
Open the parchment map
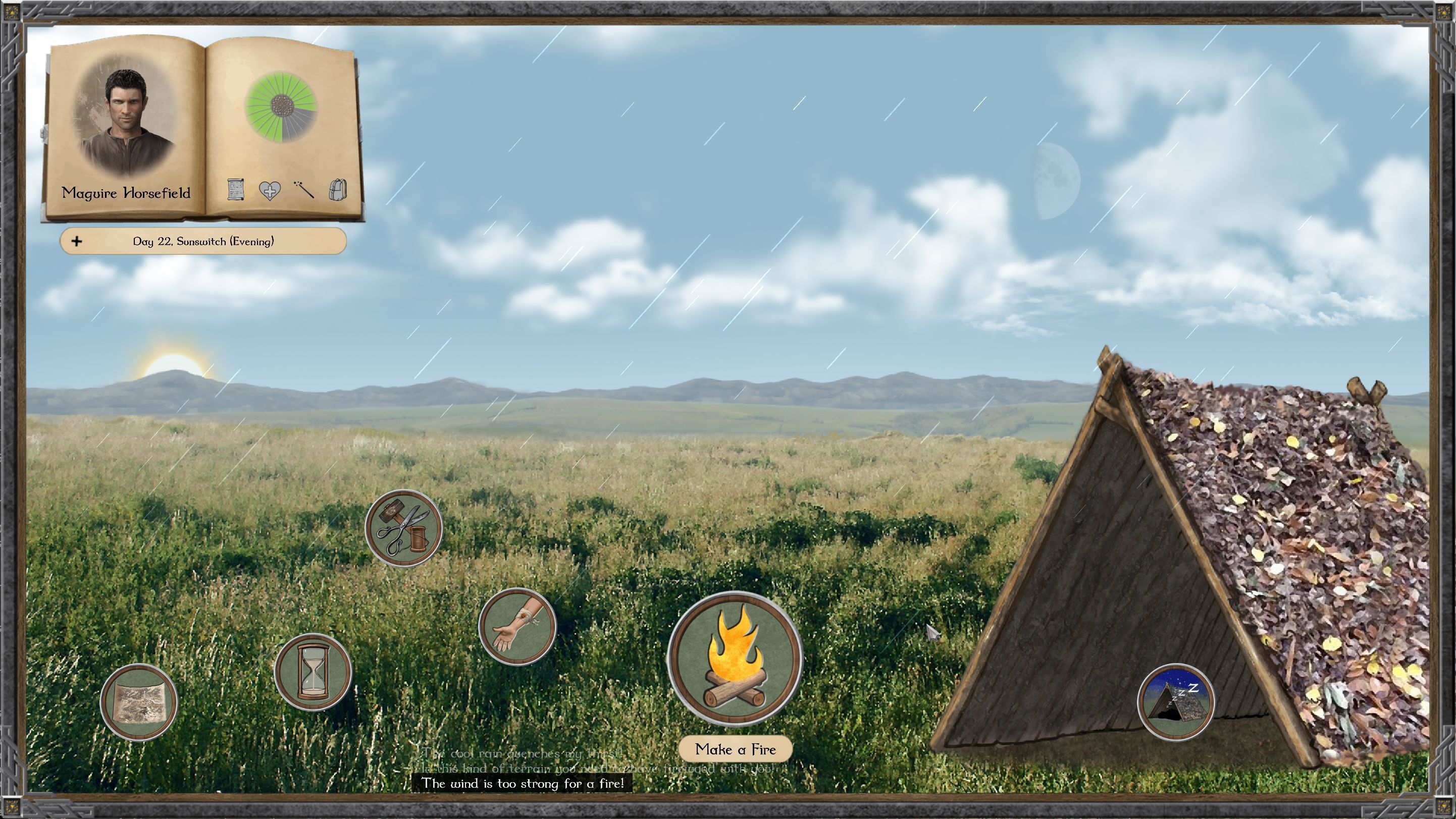(x=139, y=702)
